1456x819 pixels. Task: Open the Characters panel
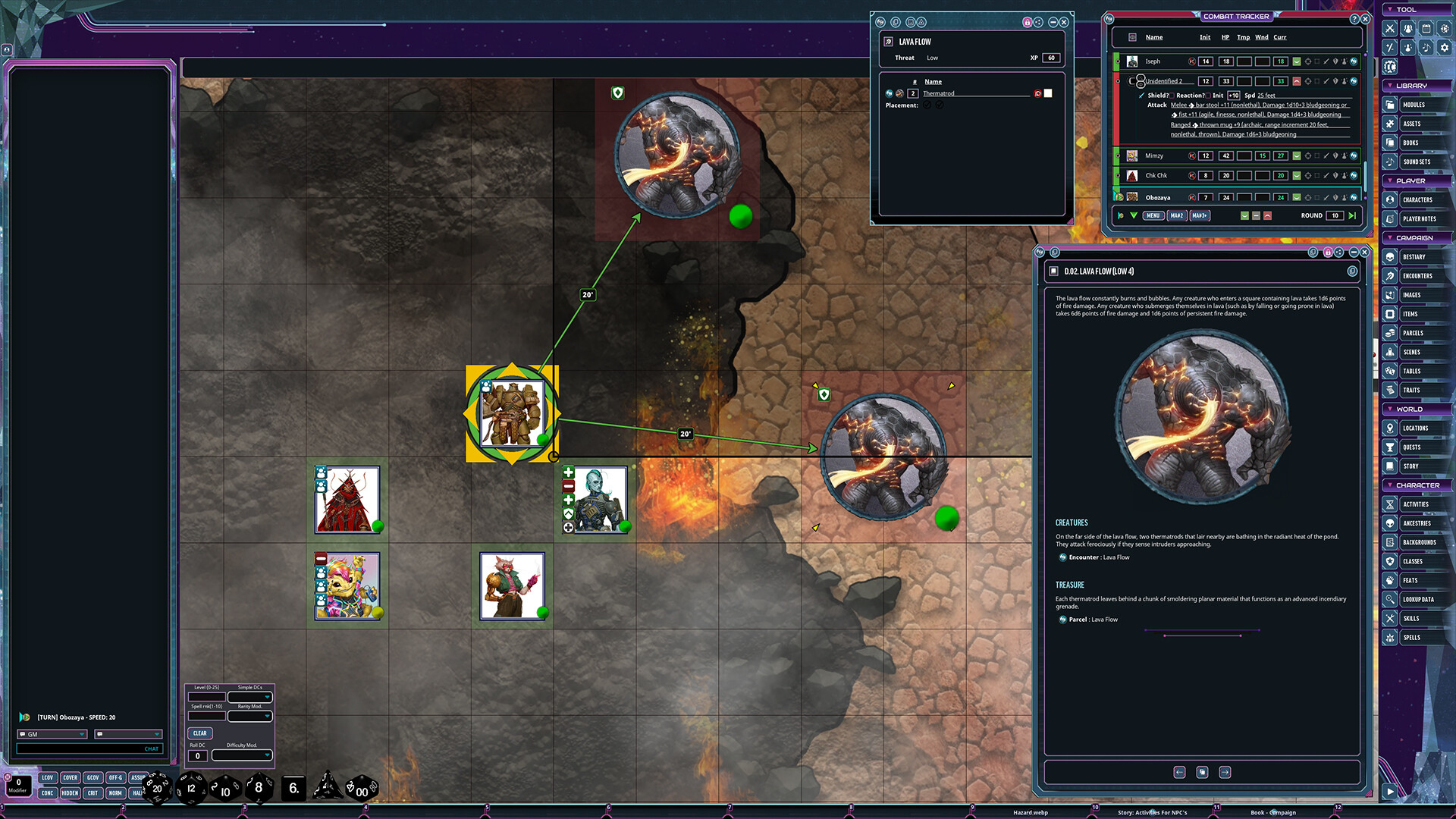[x=1417, y=200]
